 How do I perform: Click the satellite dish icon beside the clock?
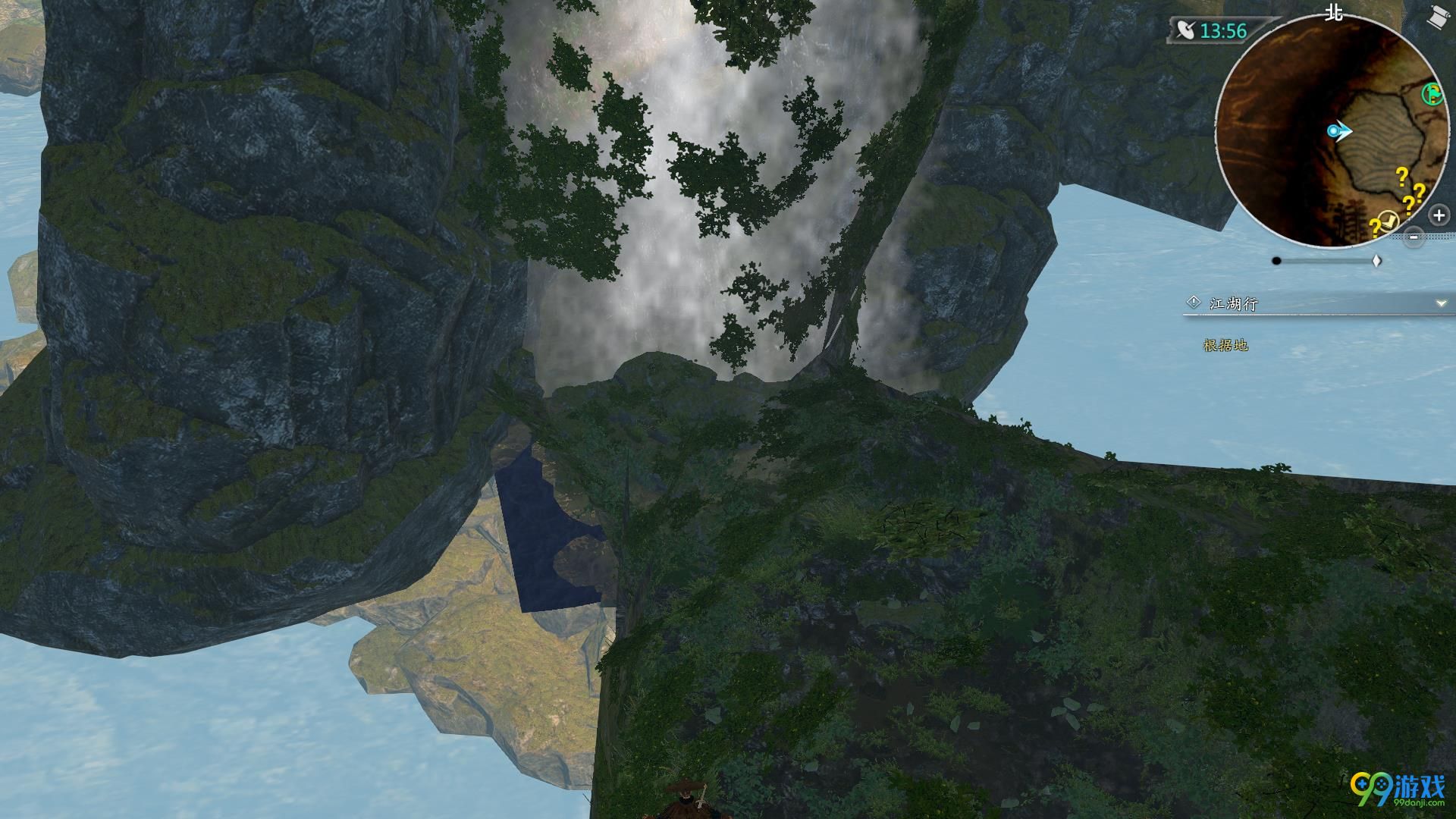click(1185, 30)
